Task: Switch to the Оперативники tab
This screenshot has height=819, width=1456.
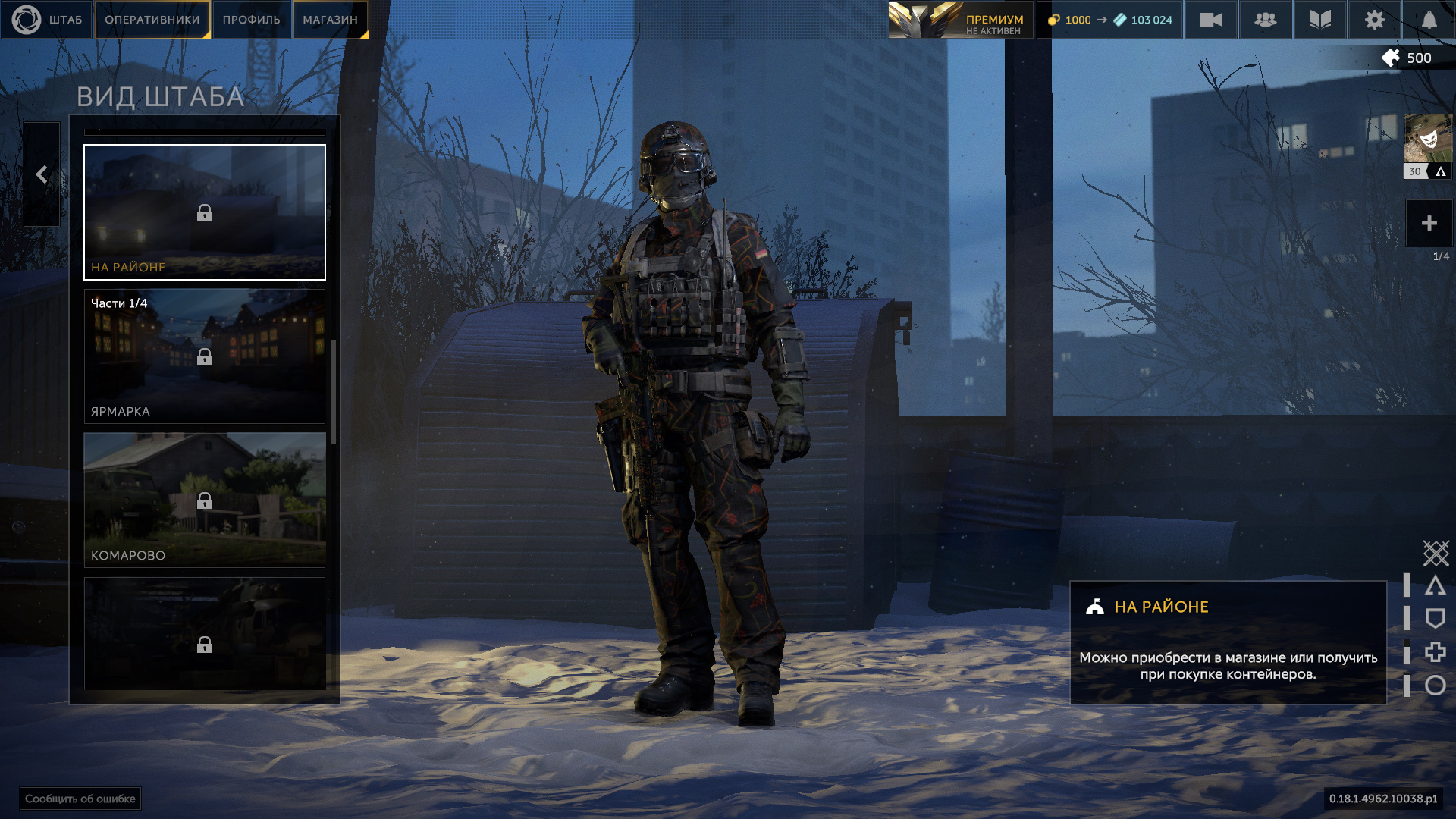Action: coord(152,20)
